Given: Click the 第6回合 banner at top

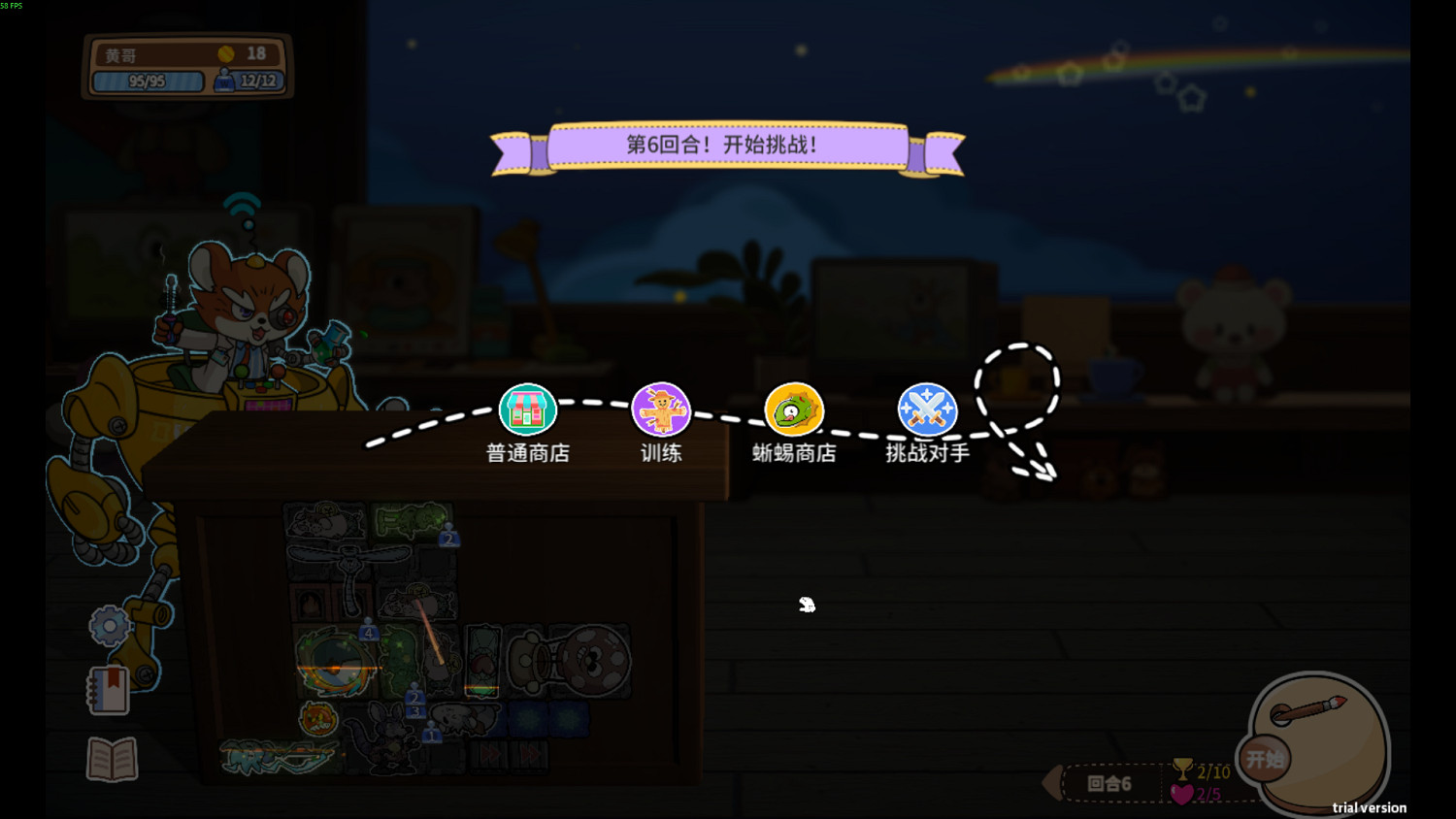Looking at the screenshot, I should coord(728,146).
